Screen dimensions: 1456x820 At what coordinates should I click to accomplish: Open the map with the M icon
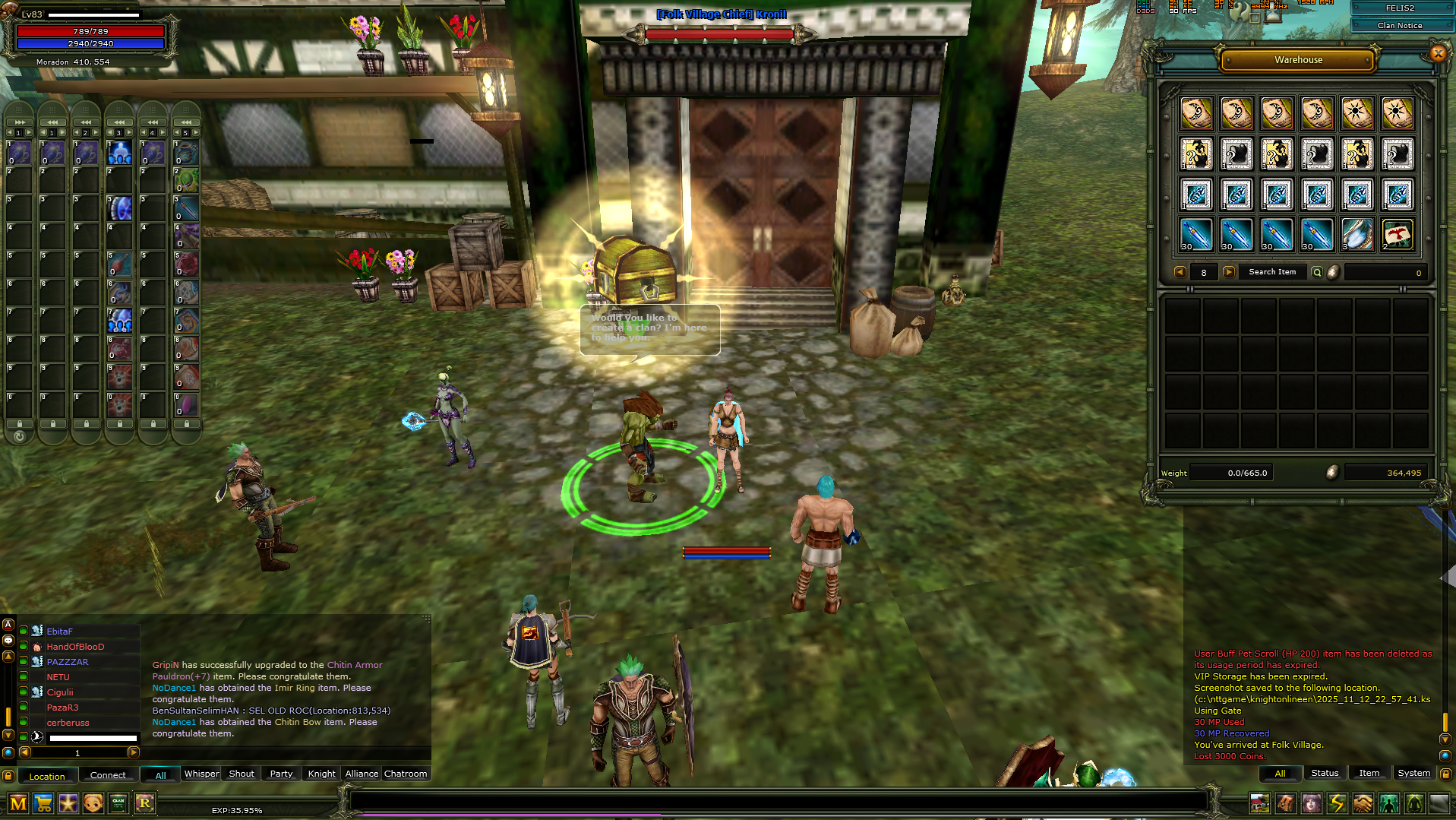click(x=18, y=803)
